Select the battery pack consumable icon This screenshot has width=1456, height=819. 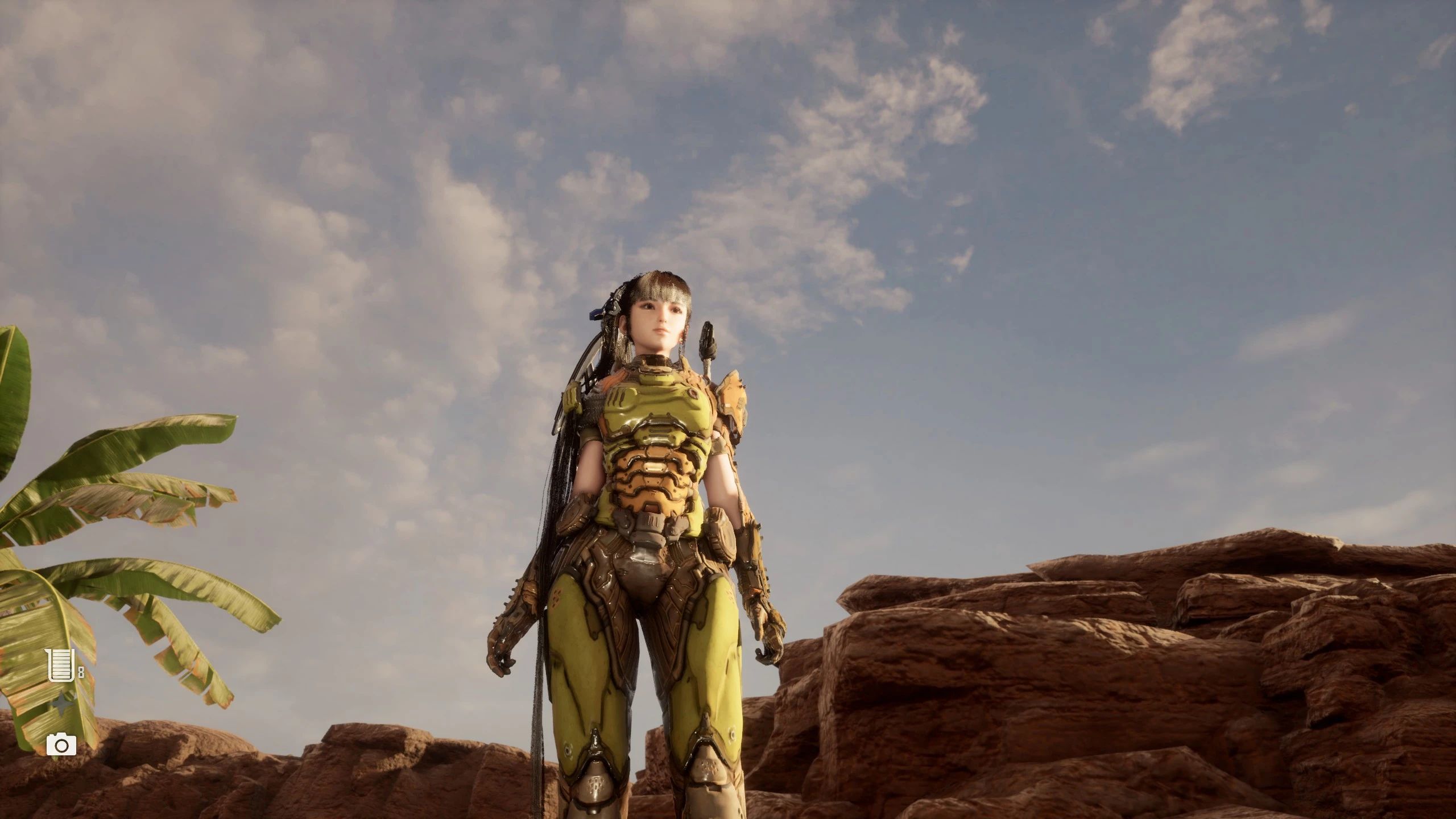pos(60,664)
